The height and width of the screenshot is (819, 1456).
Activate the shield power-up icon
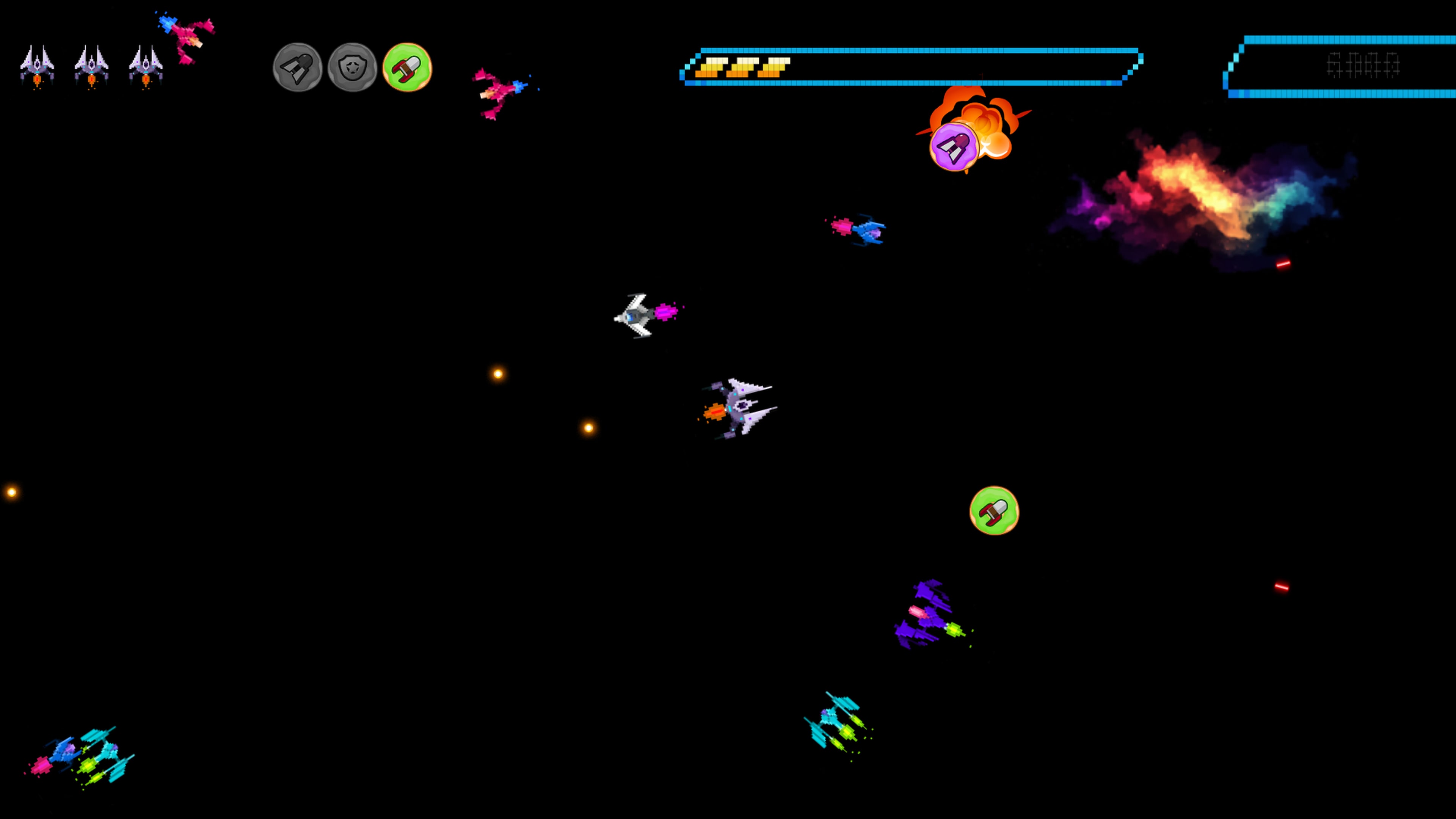pos(351,67)
